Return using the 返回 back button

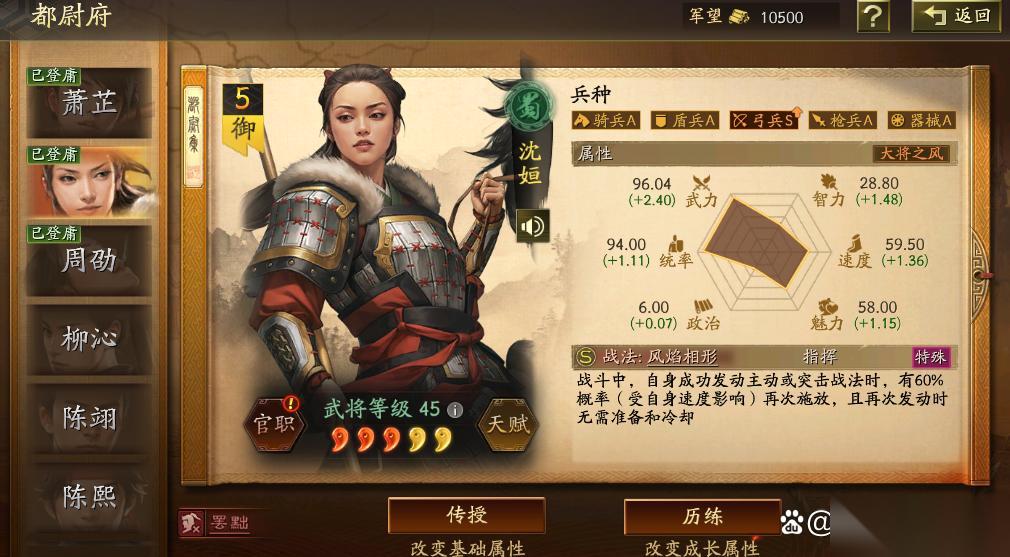tap(957, 16)
